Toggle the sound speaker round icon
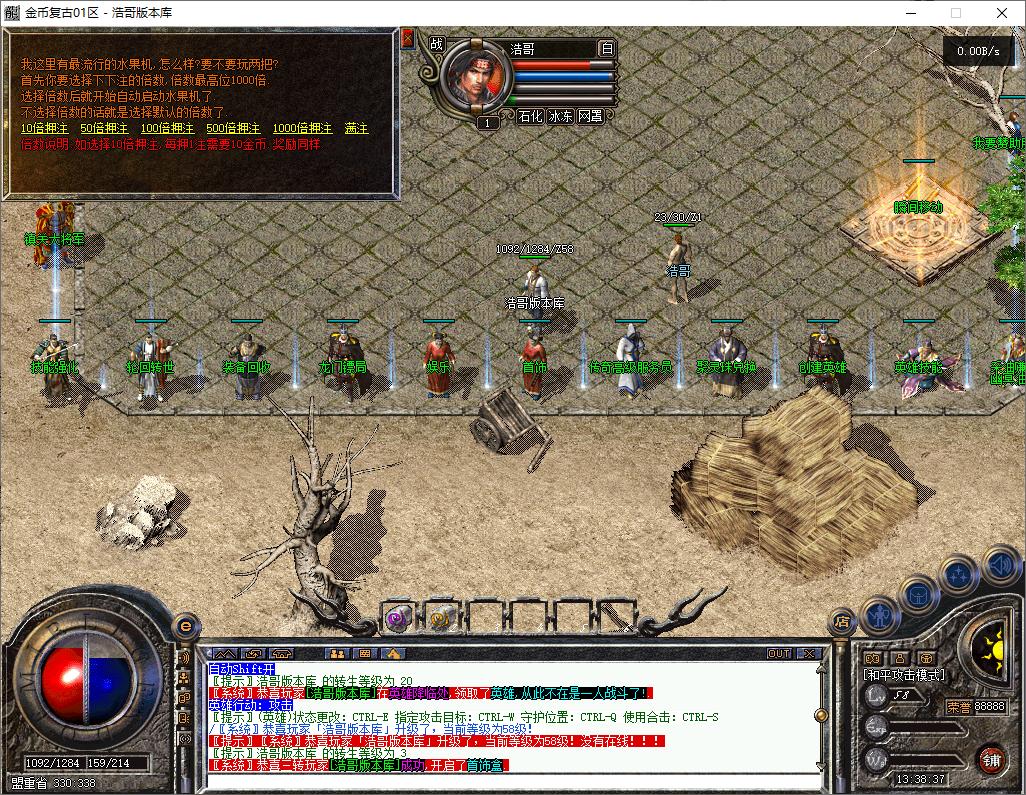This screenshot has height=795, width=1026. click(1001, 564)
